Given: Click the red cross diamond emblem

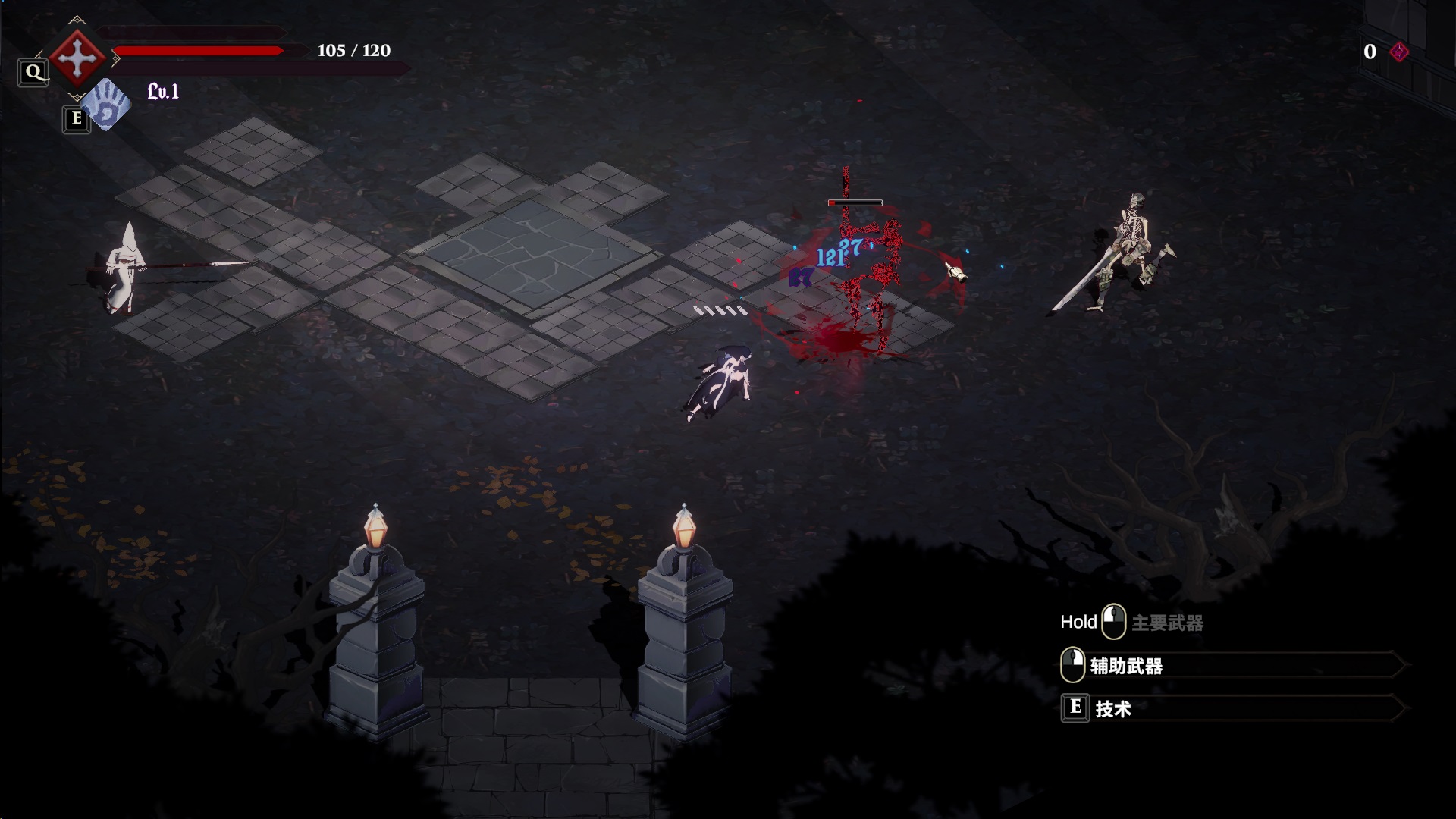Looking at the screenshot, I should [77, 58].
